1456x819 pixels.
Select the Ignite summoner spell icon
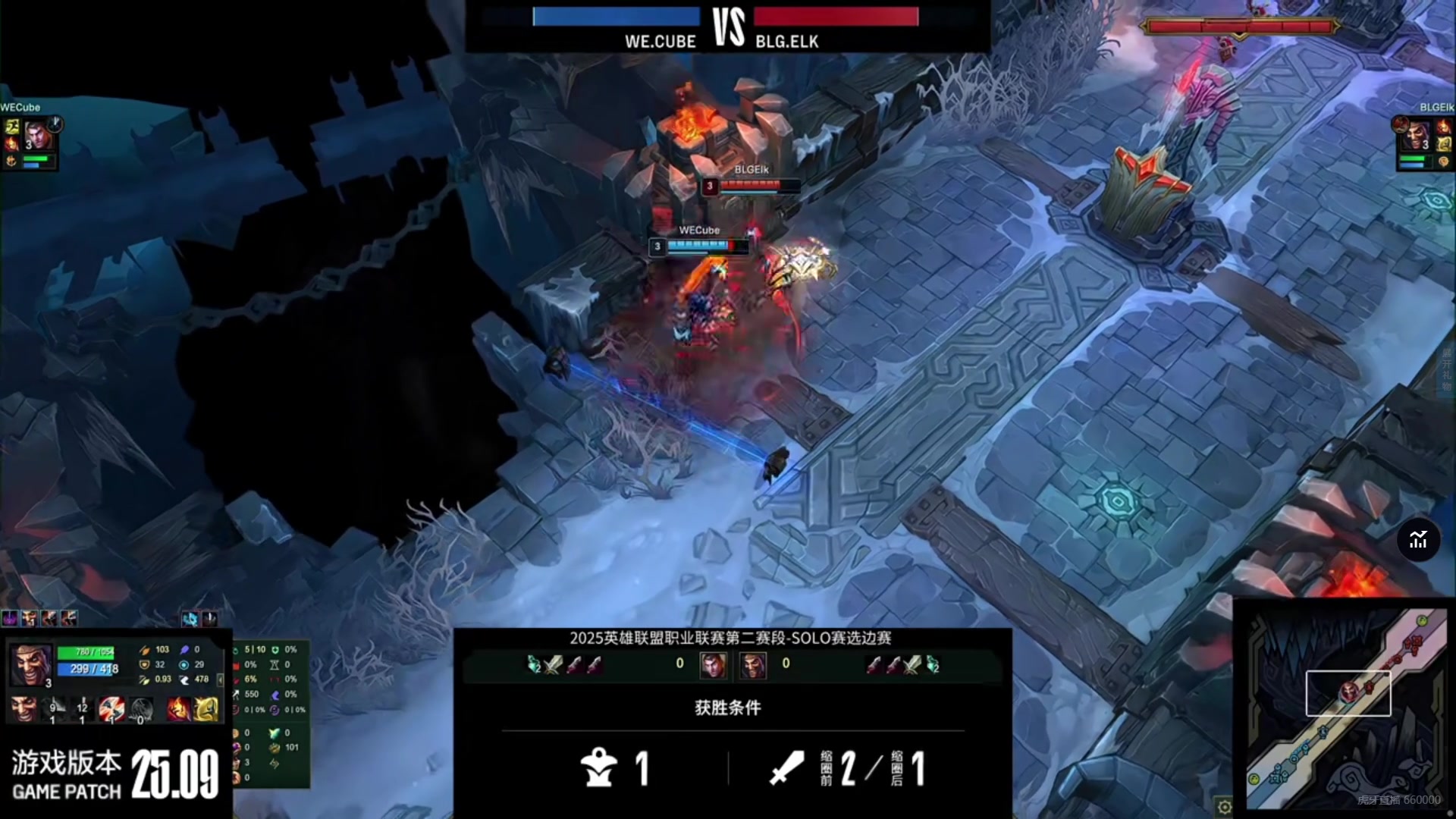[179, 710]
